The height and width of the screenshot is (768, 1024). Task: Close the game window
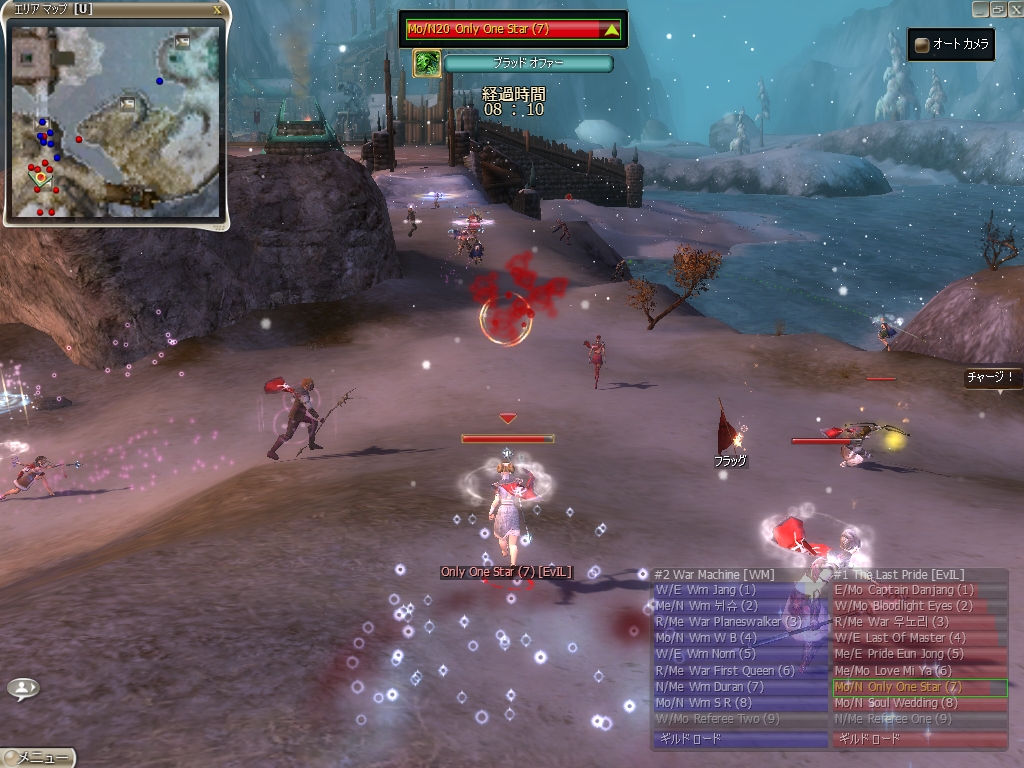(x=1015, y=8)
